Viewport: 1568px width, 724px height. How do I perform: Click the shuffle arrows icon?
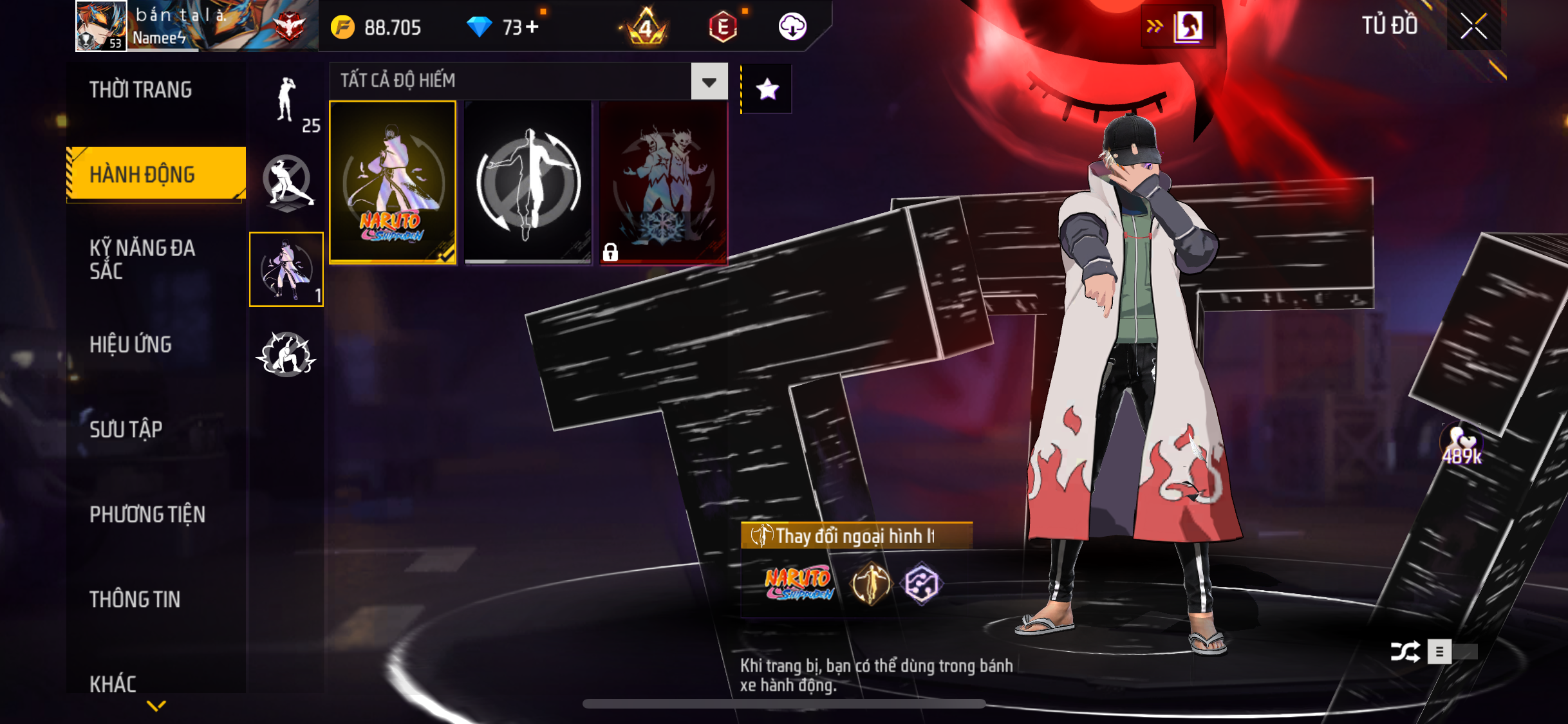coord(1405,652)
